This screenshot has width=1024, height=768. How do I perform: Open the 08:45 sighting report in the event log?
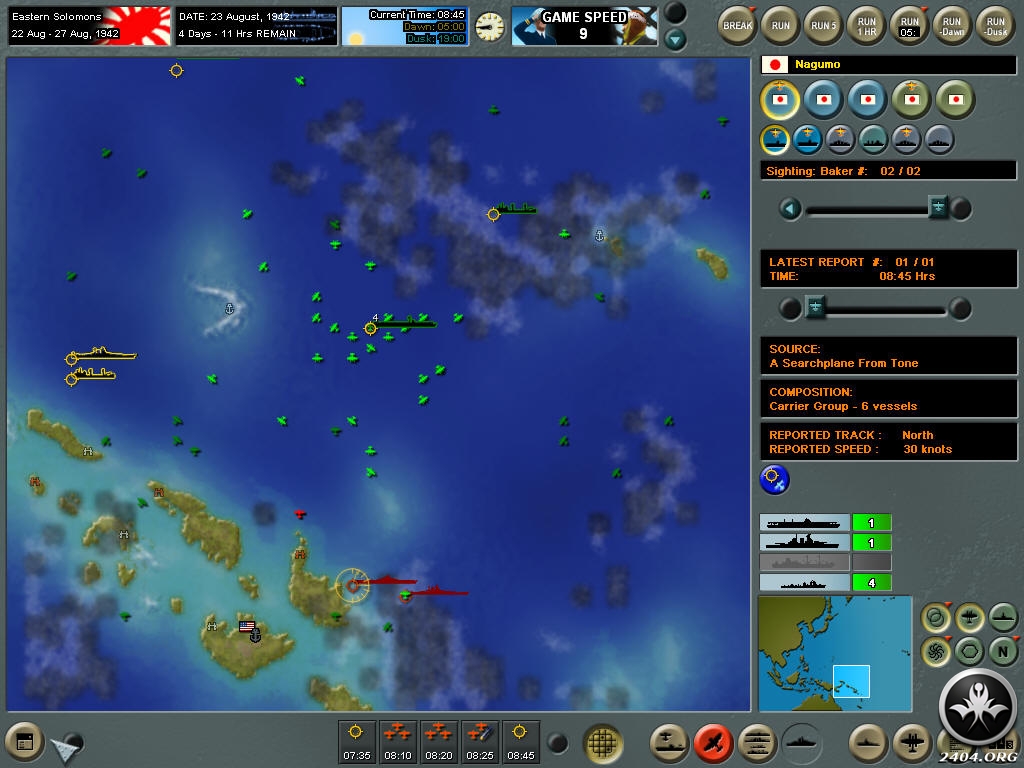click(x=520, y=741)
